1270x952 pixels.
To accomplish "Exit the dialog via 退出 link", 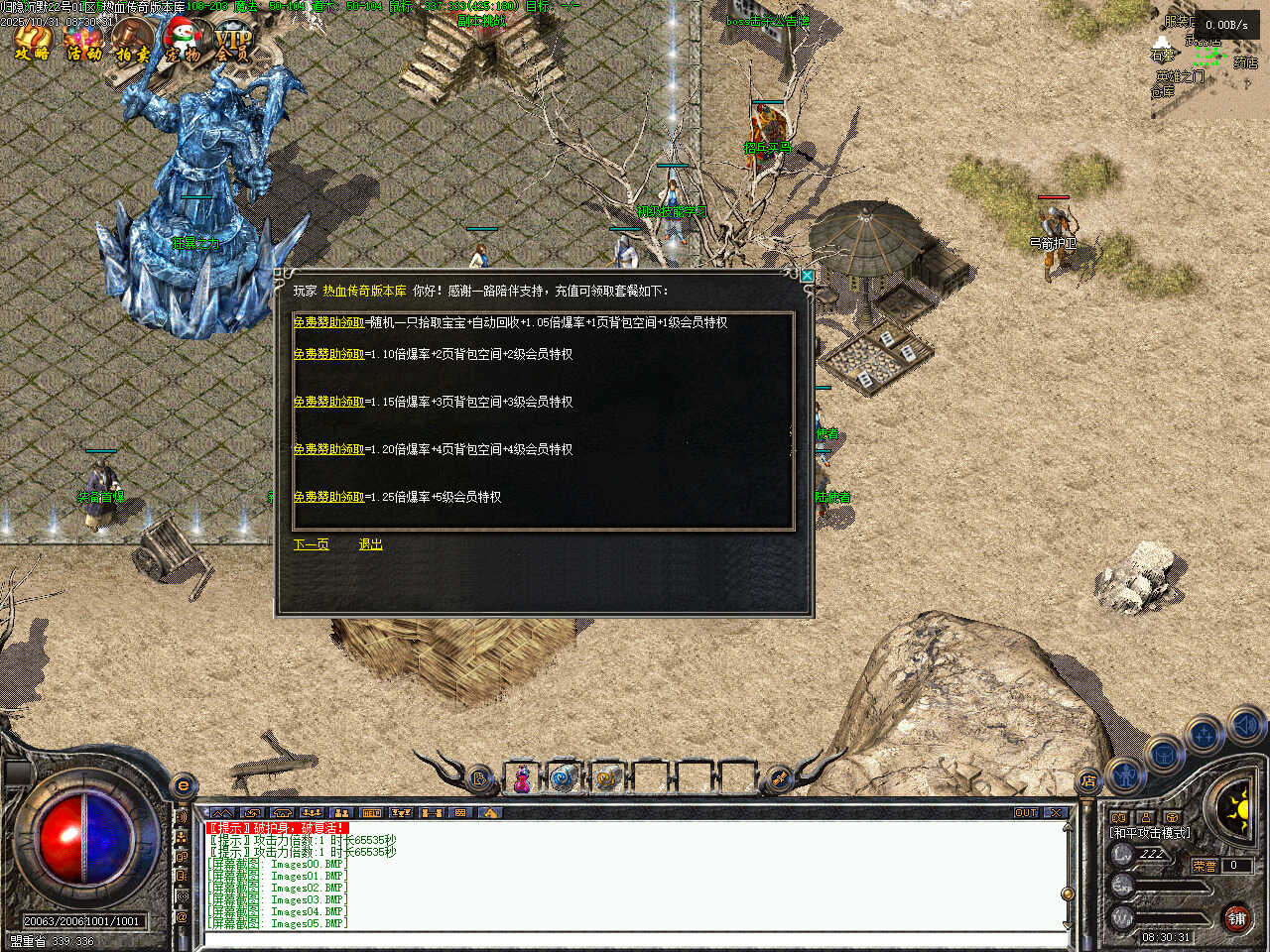I will click(370, 544).
